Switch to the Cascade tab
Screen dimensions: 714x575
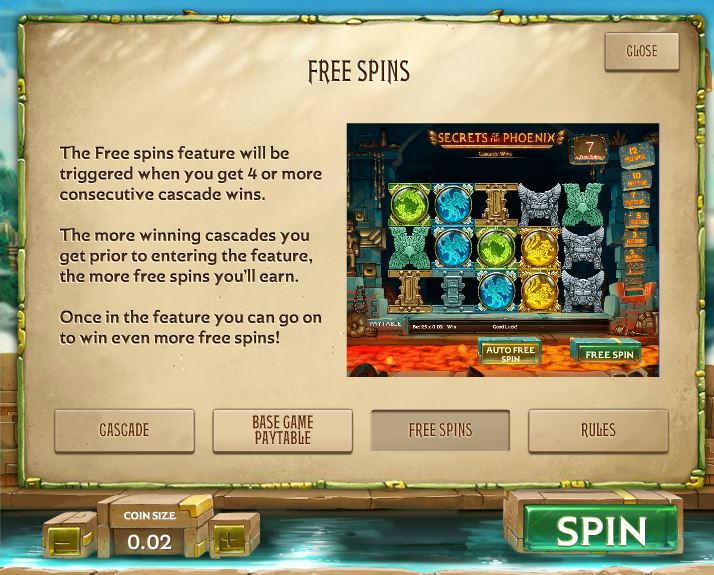point(124,430)
